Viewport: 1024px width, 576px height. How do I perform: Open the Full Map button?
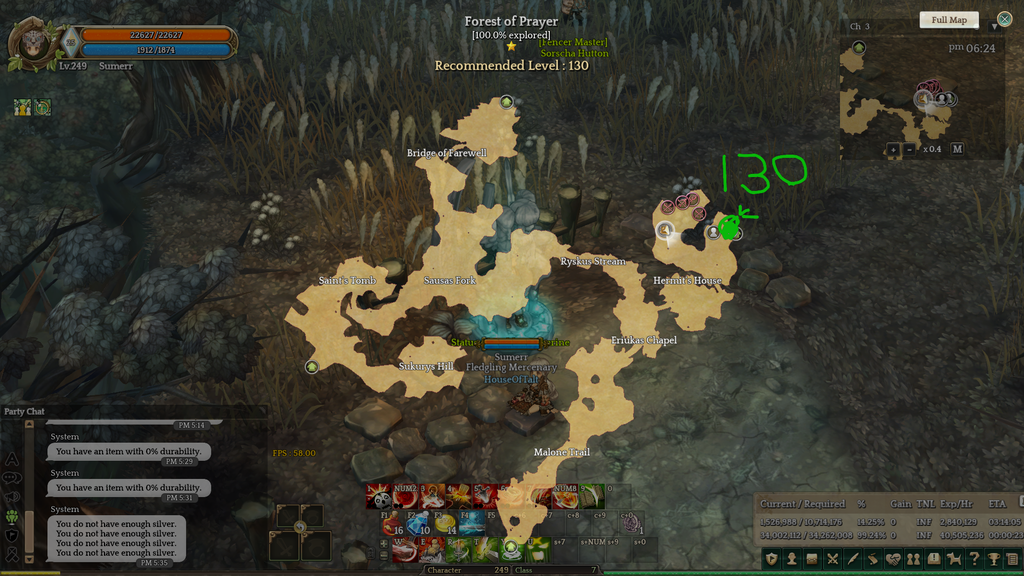[948, 20]
